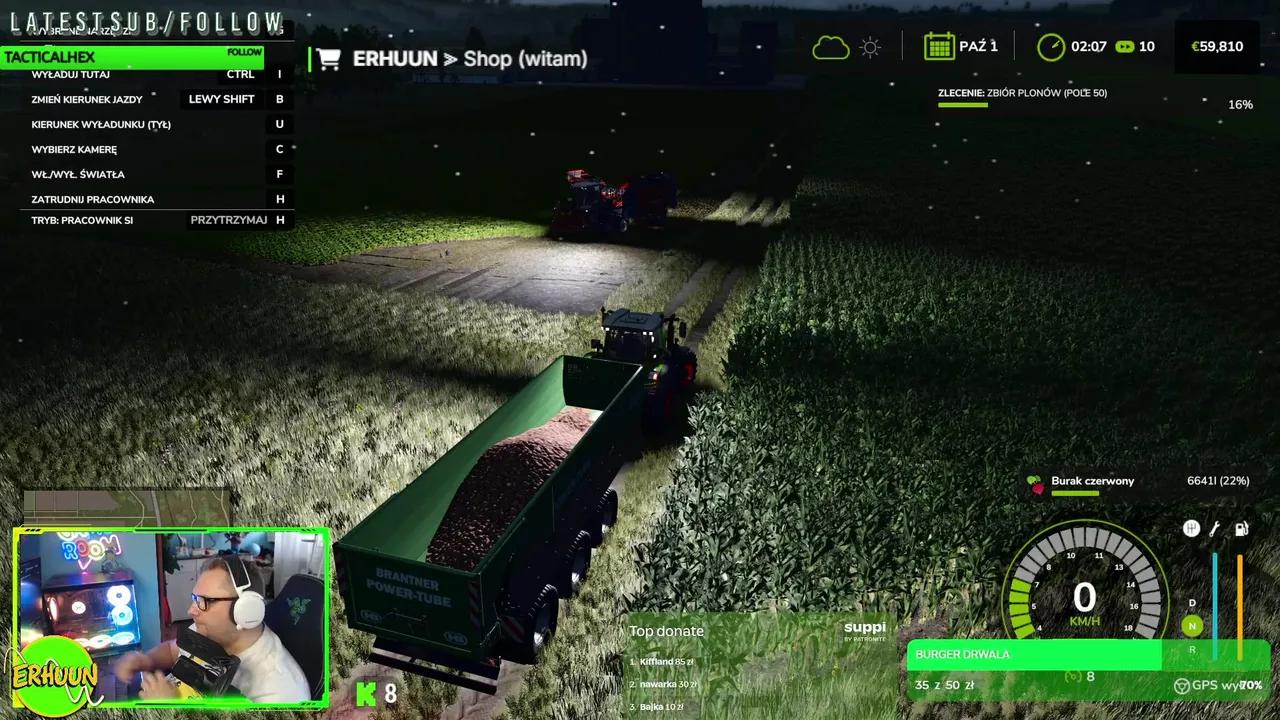The image size is (1280, 720).
Task: Click the GPS steering wheel icon
Action: pos(1182,685)
